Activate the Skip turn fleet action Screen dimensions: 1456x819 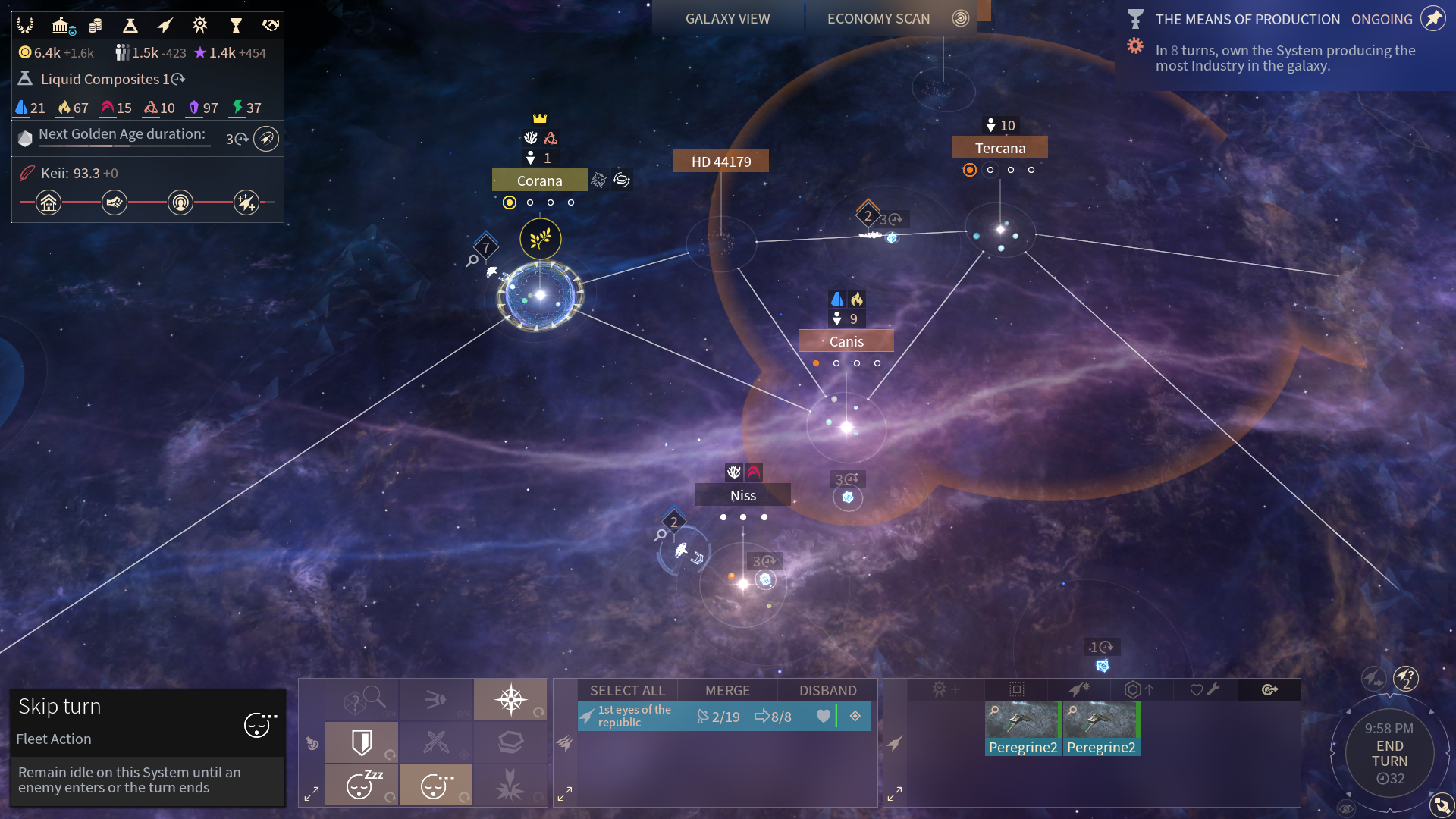point(435,785)
